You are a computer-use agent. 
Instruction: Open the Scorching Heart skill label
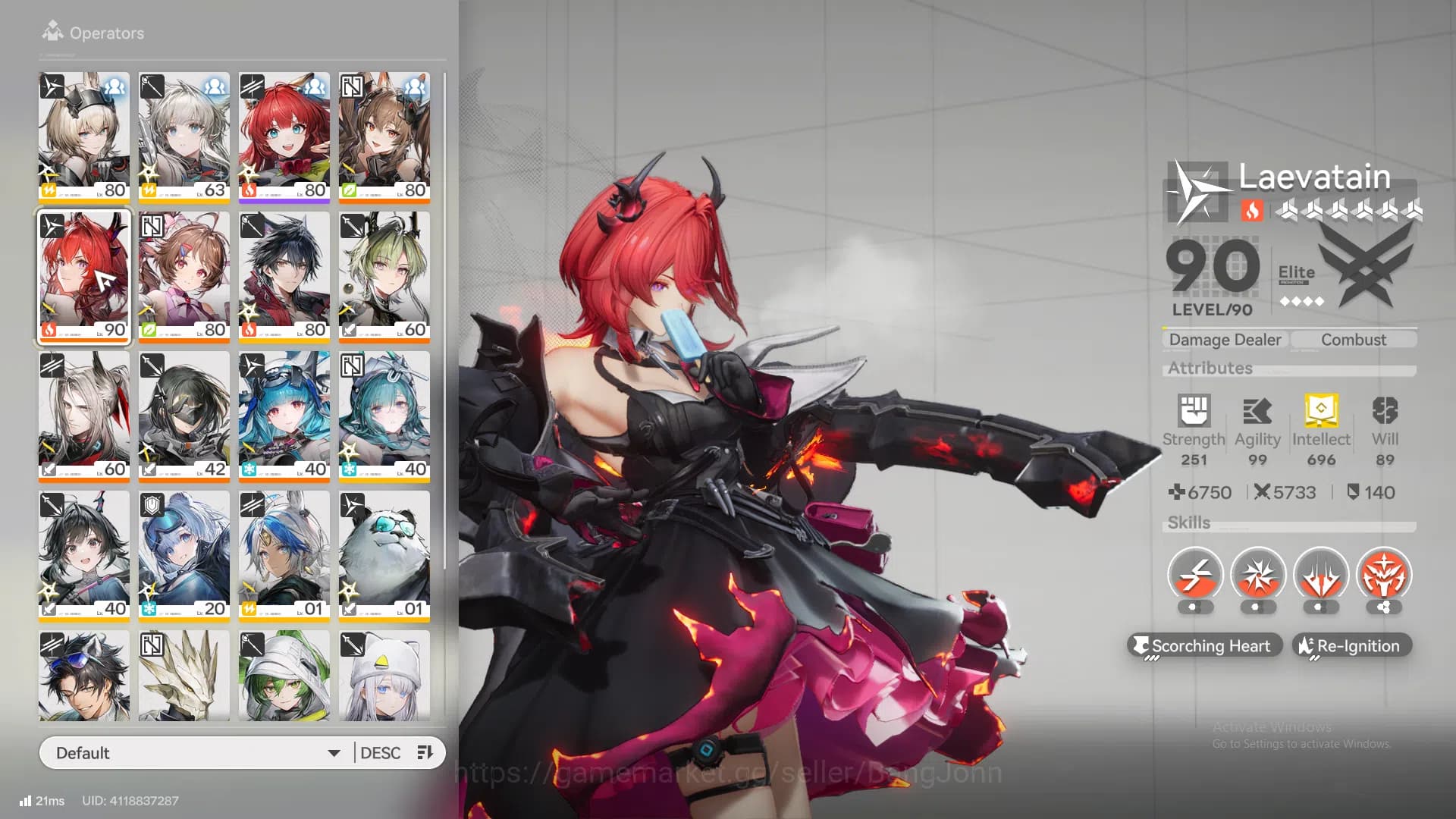pos(1205,645)
